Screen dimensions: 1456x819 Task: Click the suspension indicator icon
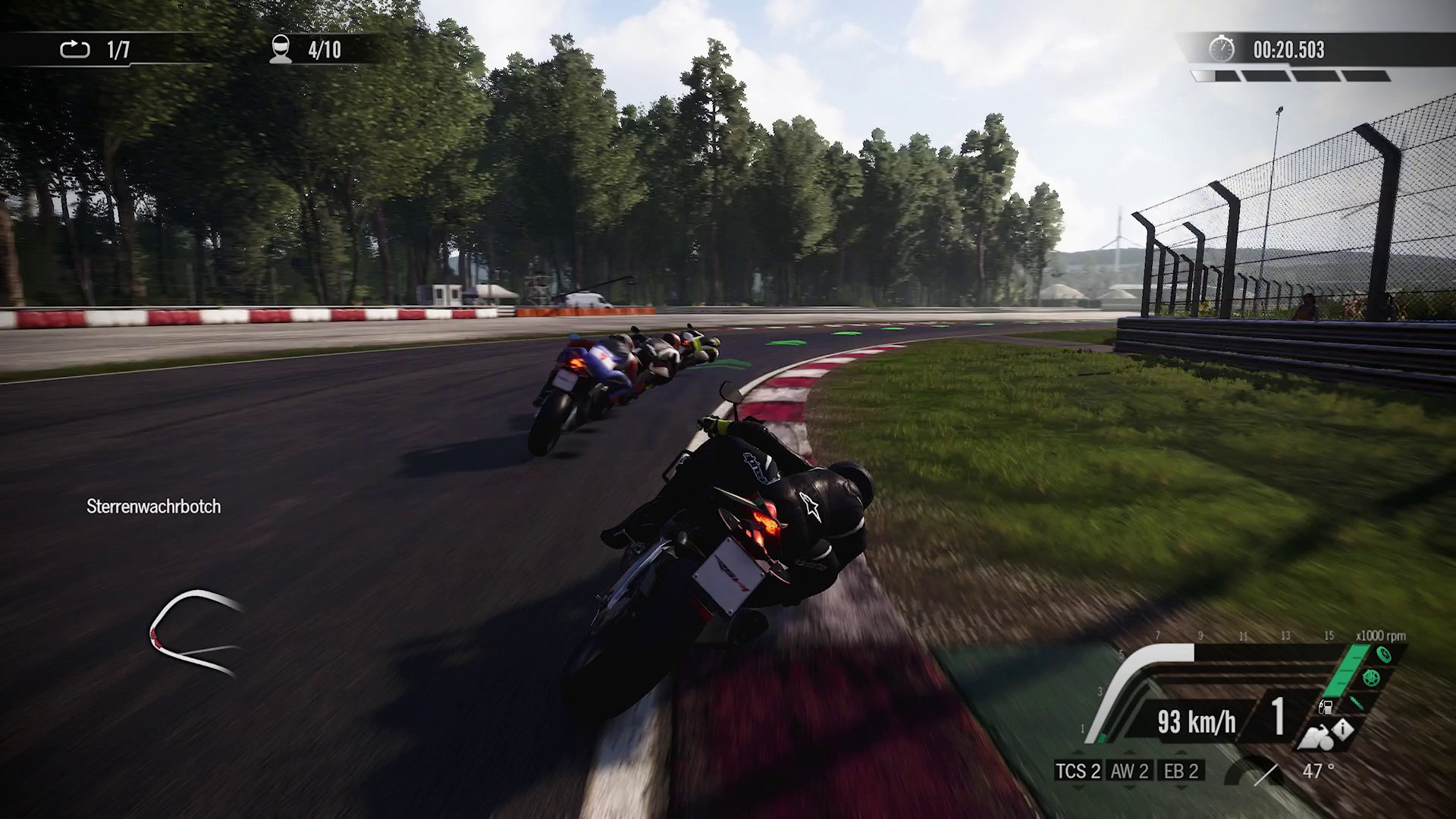(1357, 704)
